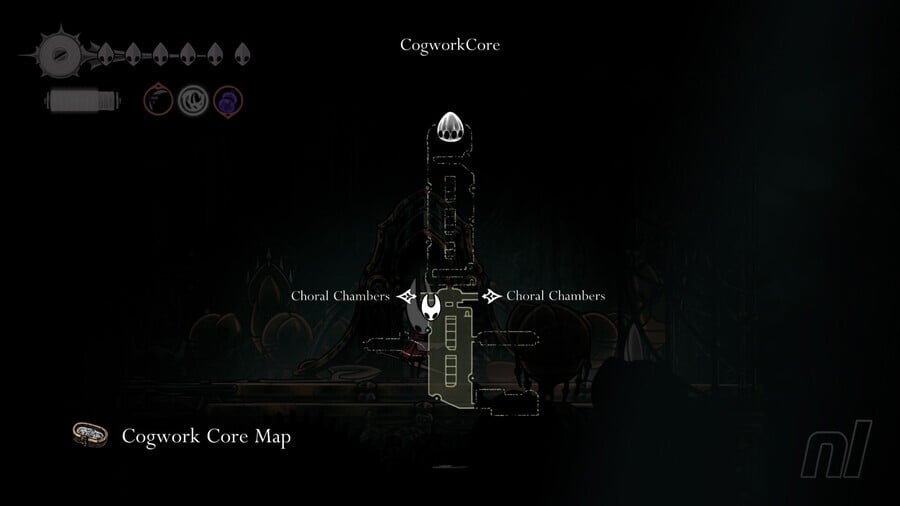The height and width of the screenshot is (506, 900).
Task: Select the red crest tool icon
Action: pos(158,100)
